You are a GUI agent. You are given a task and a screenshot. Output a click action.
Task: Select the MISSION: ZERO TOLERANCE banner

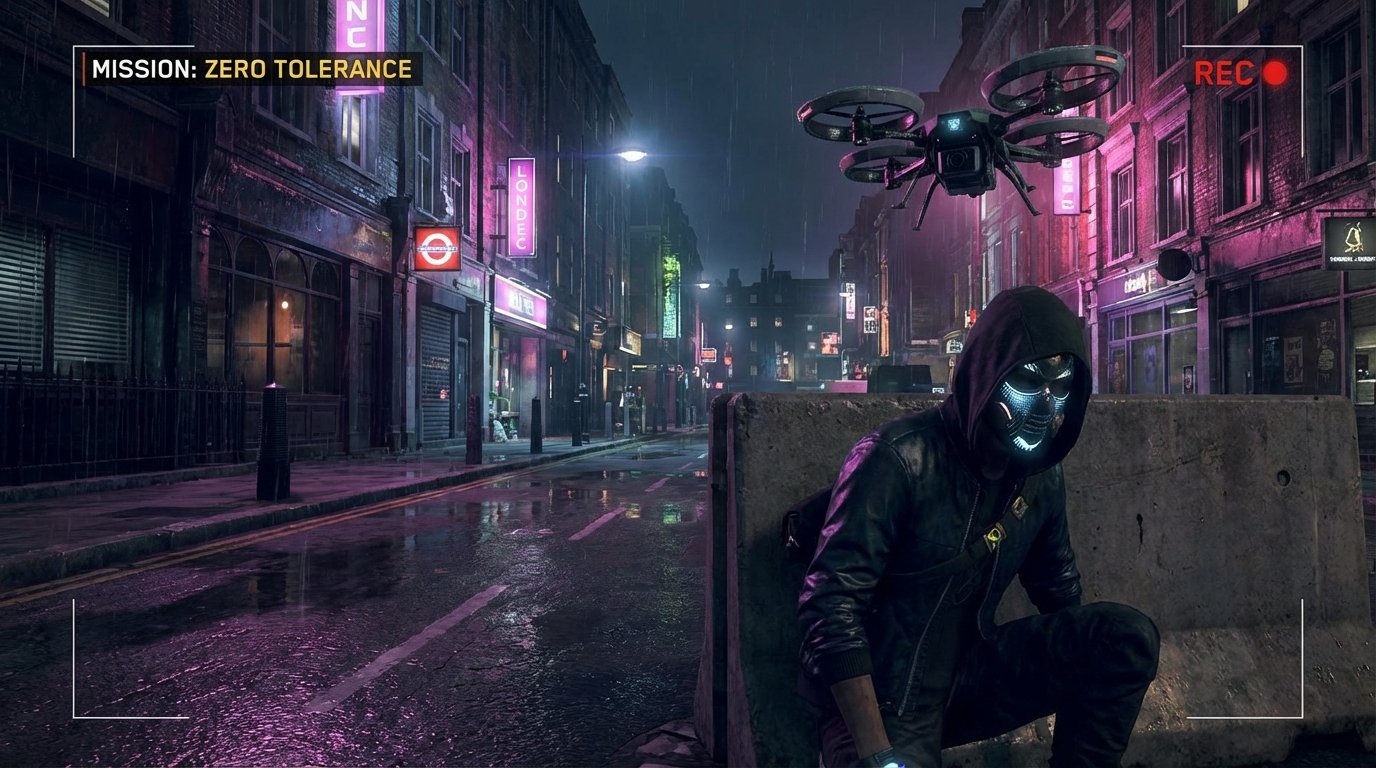click(250, 70)
